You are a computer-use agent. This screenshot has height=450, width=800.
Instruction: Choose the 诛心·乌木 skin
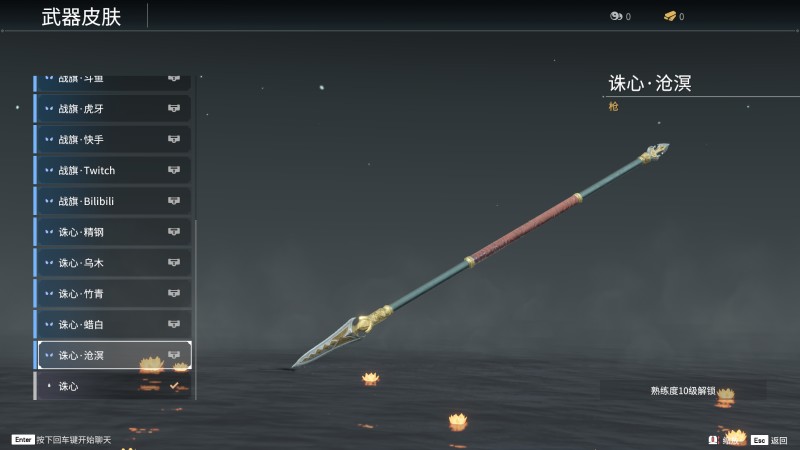tap(113, 263)
